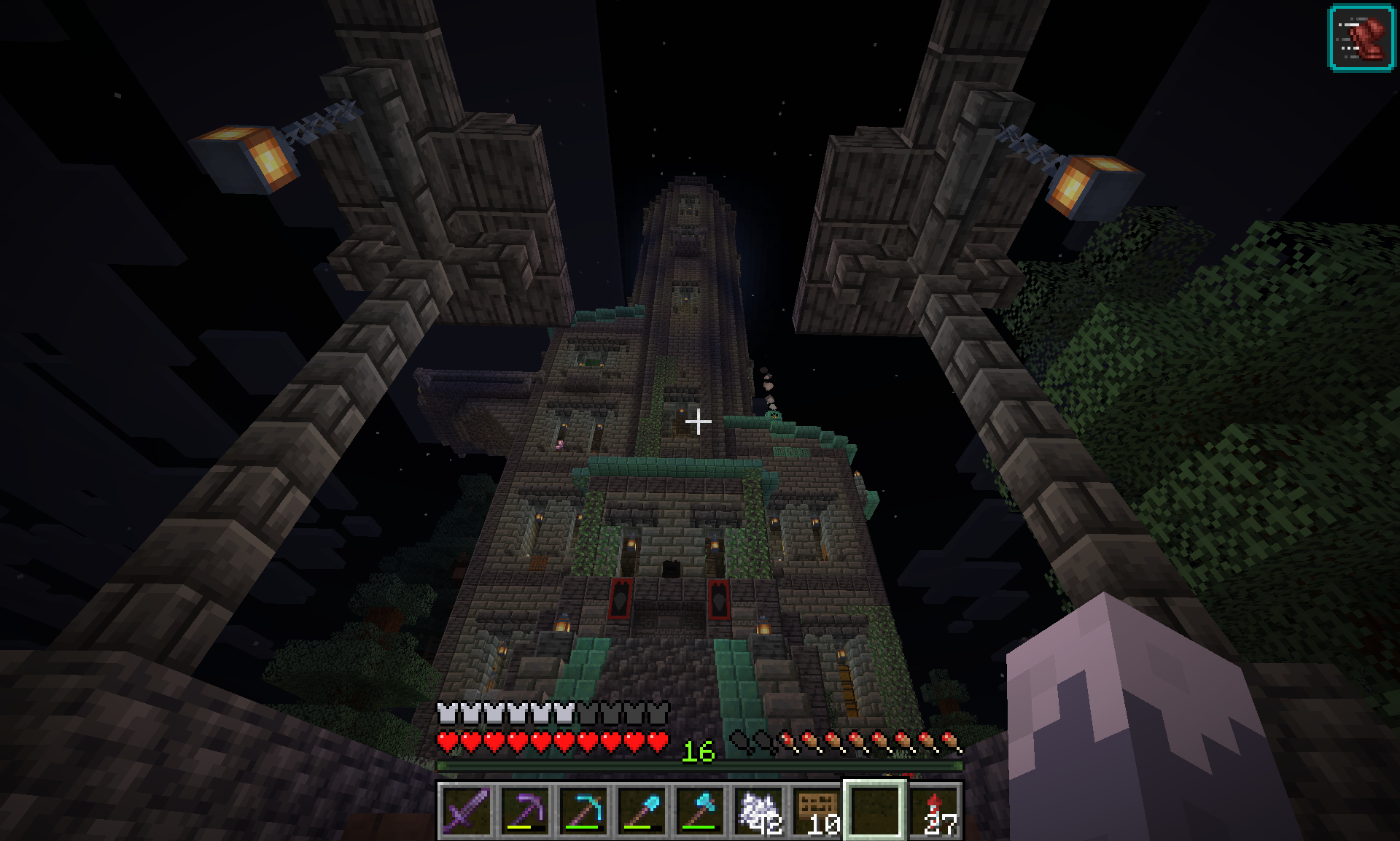The image size is (1400, 841).
Task: Choose the diamond pickaxe in the hotbar
Action: click(583, 811)
